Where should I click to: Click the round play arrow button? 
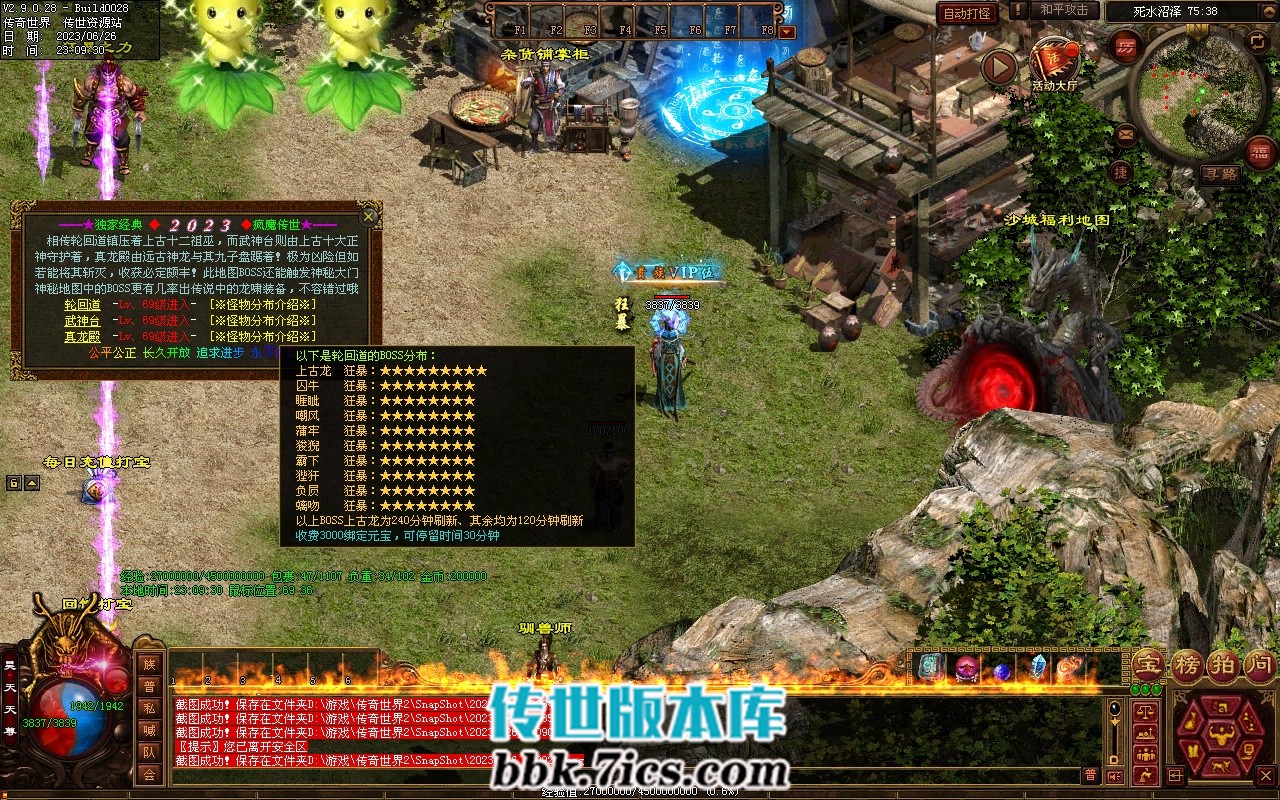tap(998, 68)
